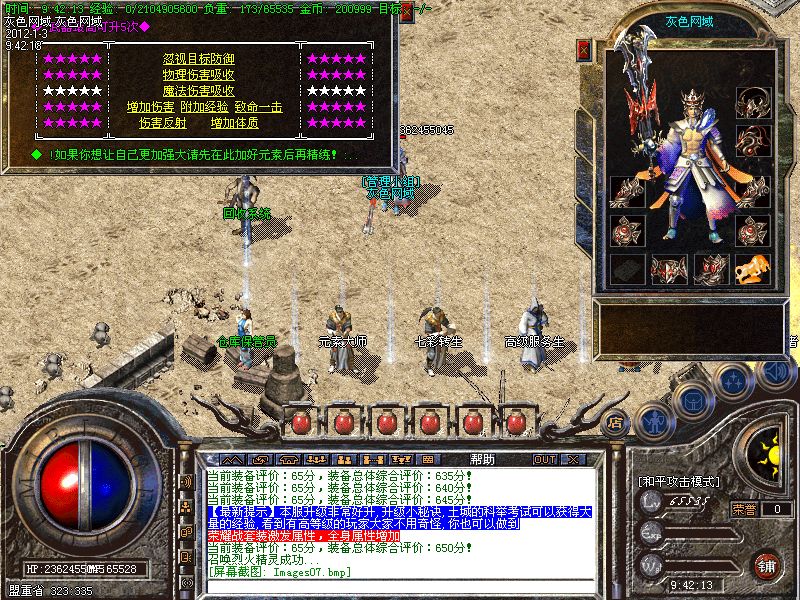Select the golden horse mount slot
Viewport: 800px width, 600px height.
tap(753, 268)
